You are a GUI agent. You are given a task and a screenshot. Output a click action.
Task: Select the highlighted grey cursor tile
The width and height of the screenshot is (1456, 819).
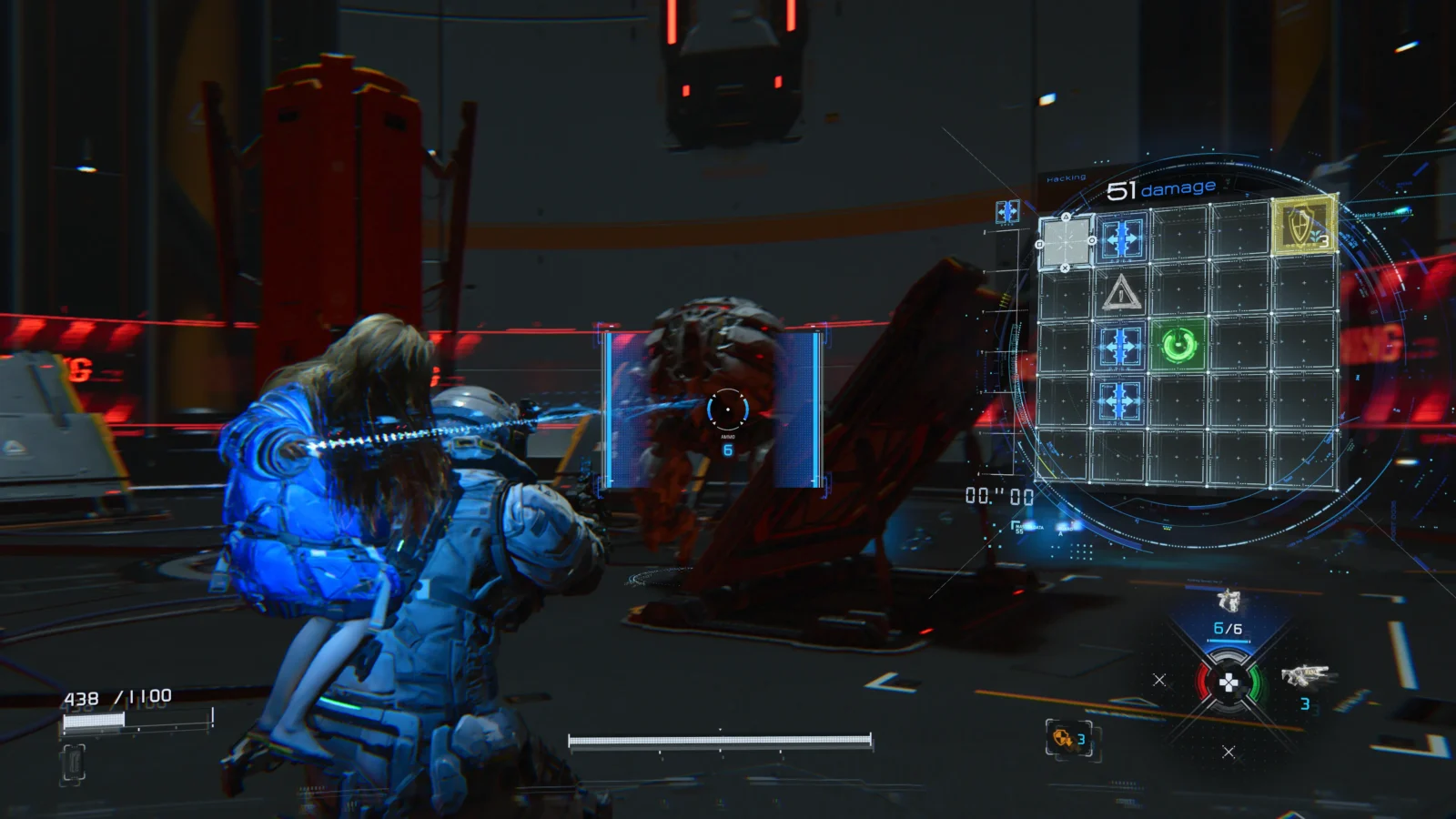1066,242
